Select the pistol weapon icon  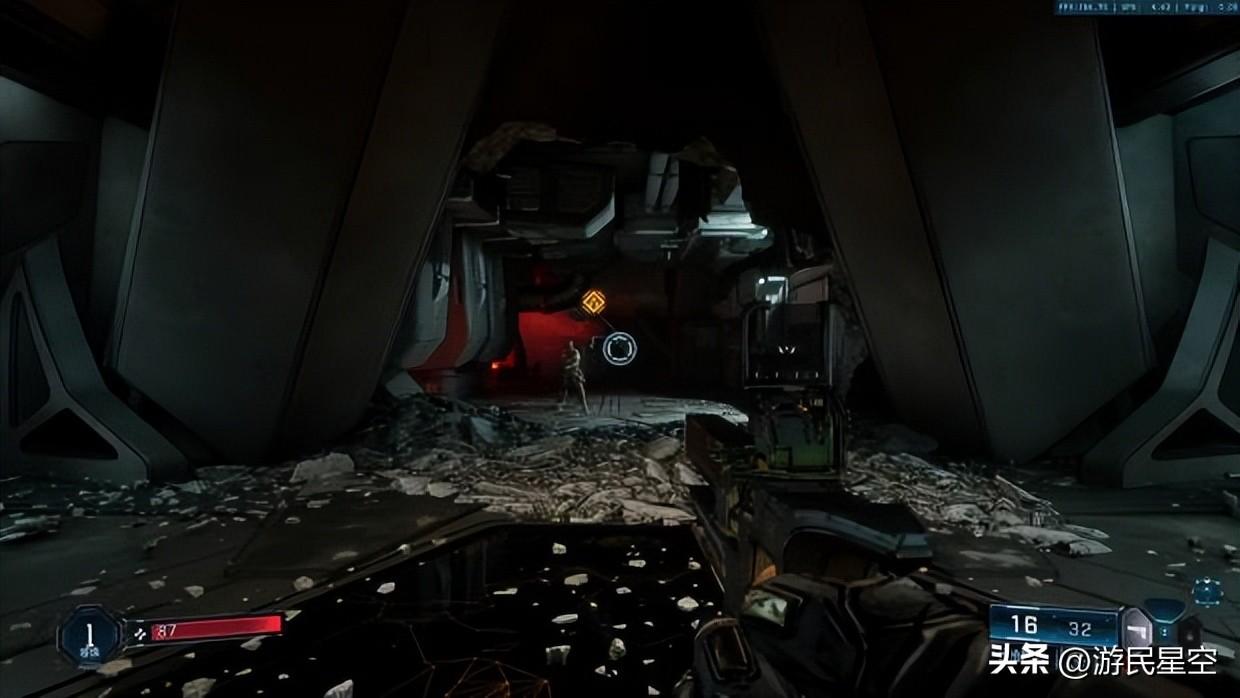(x=1137, y=630)
